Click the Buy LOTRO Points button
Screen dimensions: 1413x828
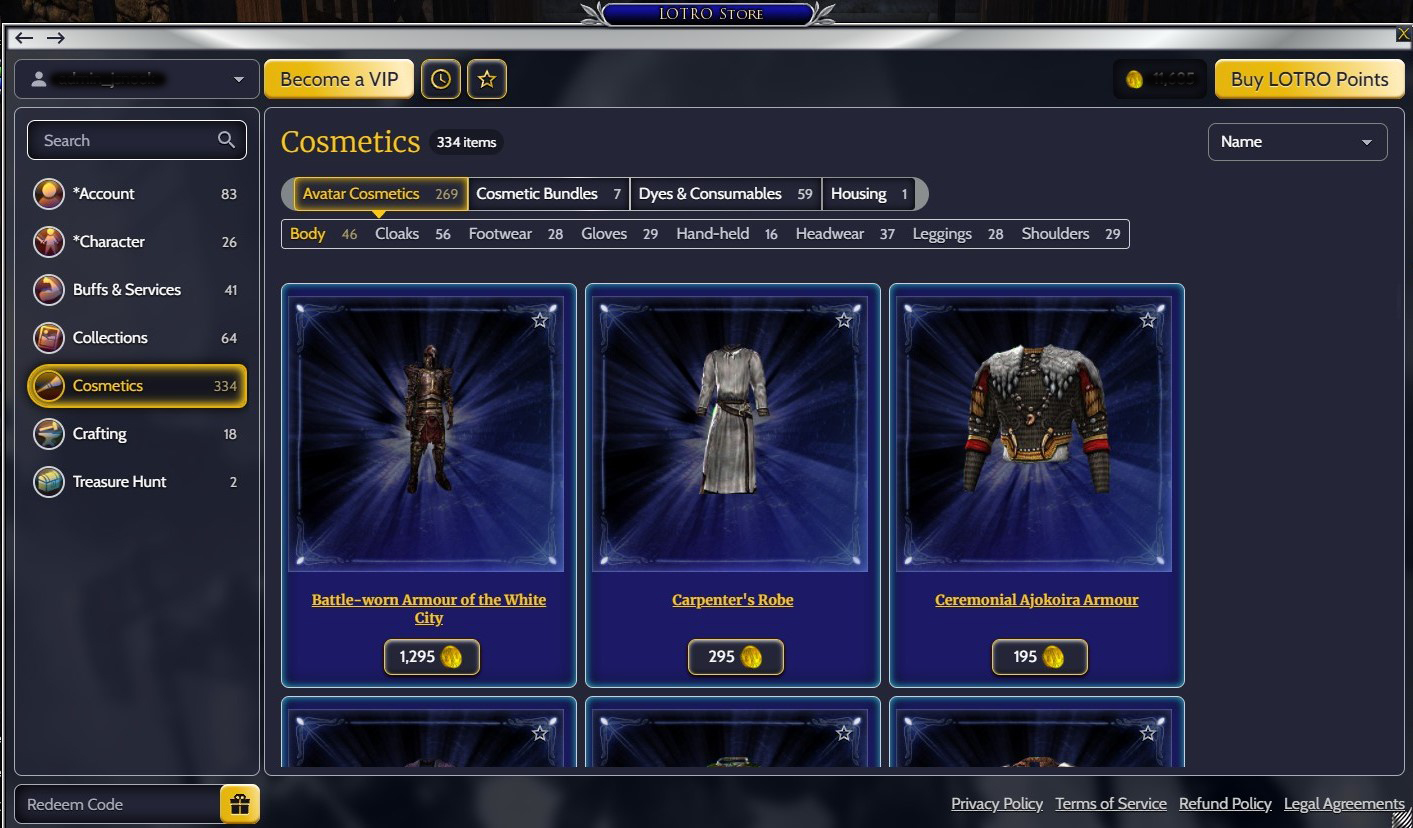[x=1309, y=78]
